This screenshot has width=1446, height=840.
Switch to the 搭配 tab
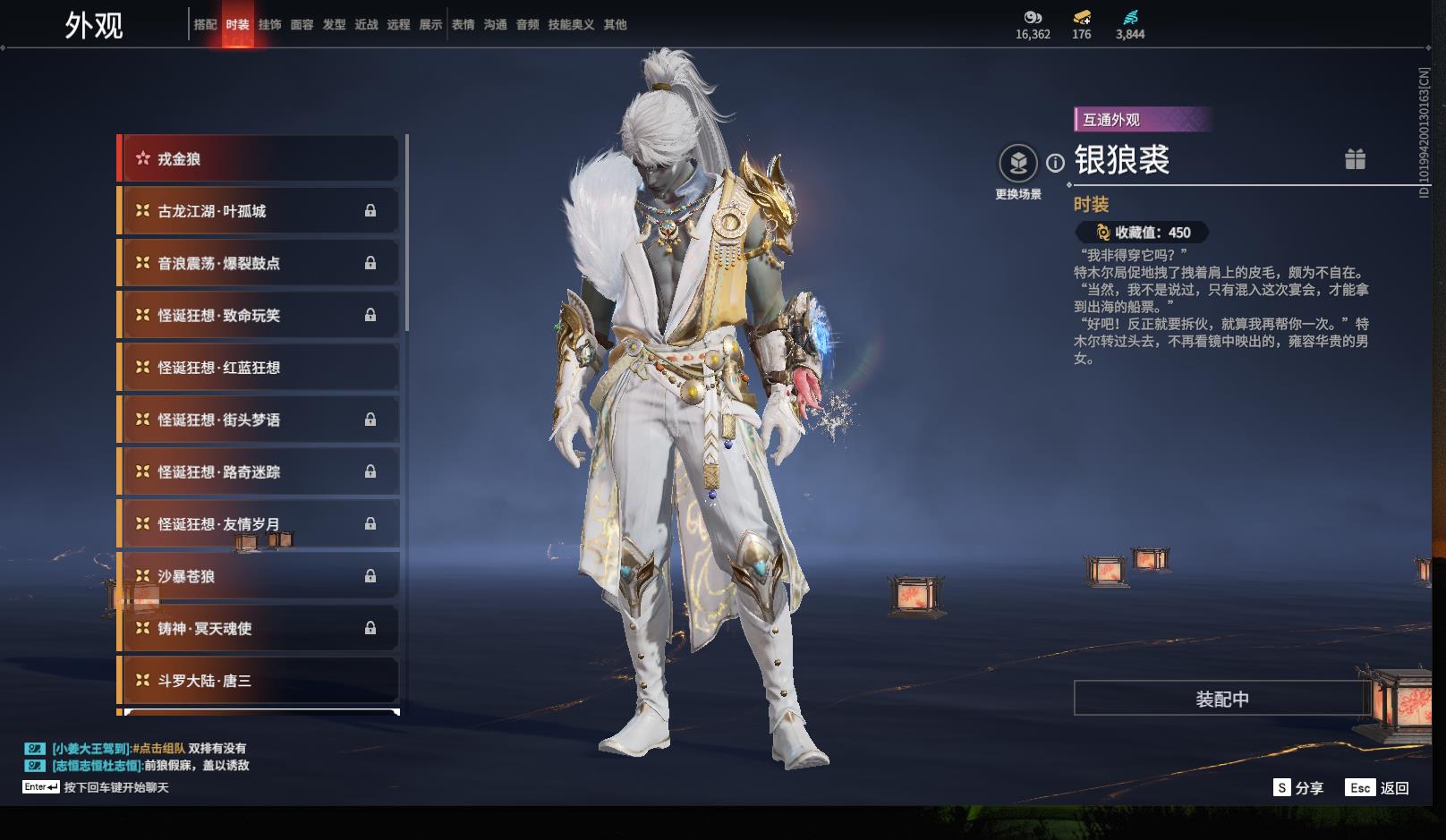(205, 25)
